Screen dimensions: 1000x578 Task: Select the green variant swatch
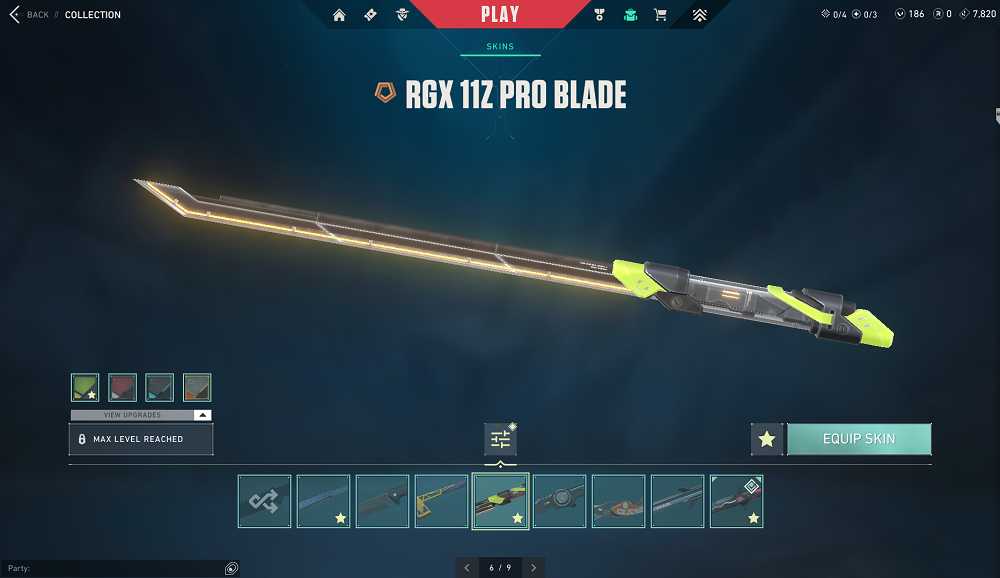(85, 387)
